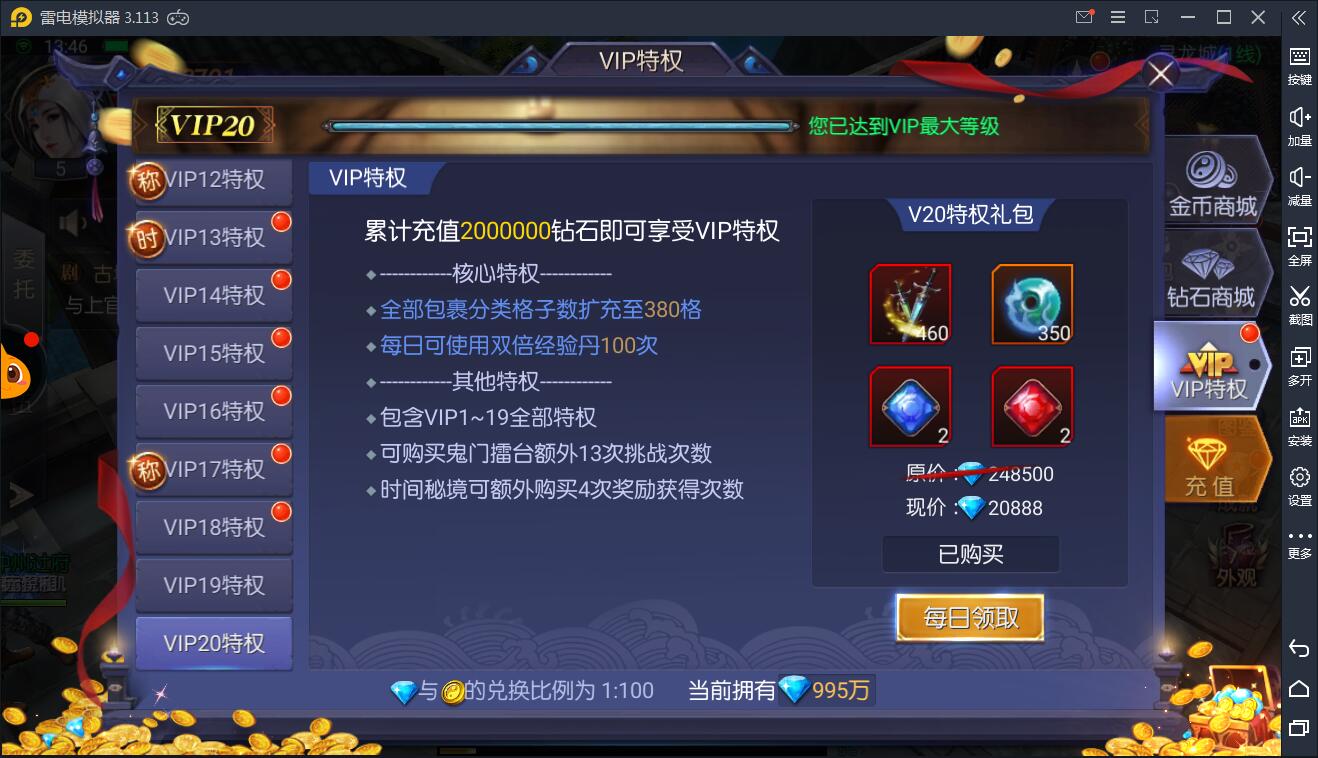Click the VIP20 level progress bar
The height and width of the screenshot is (758, 1318).
pyautogui.click(x=560, y=126)
